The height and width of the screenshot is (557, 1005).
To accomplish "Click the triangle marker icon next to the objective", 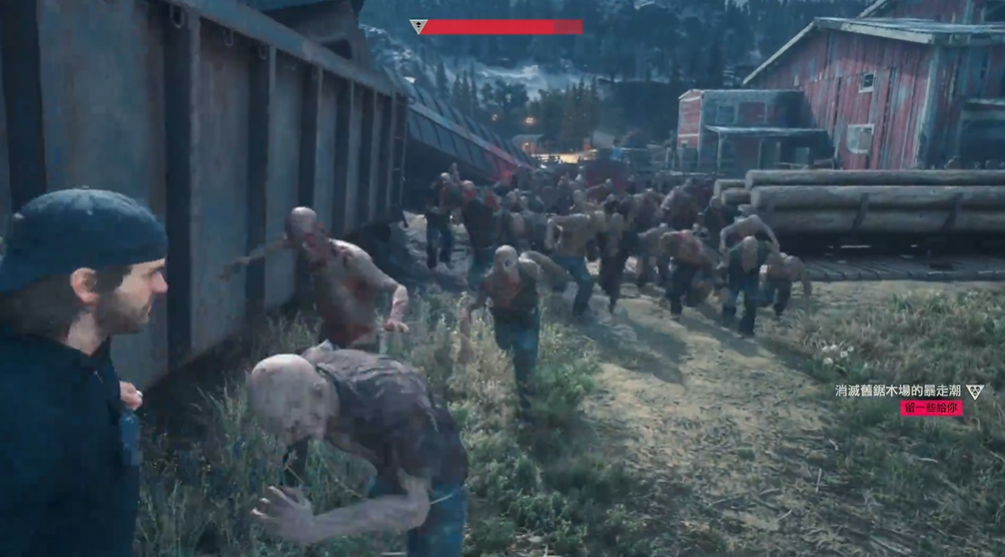I will point(974,391).
